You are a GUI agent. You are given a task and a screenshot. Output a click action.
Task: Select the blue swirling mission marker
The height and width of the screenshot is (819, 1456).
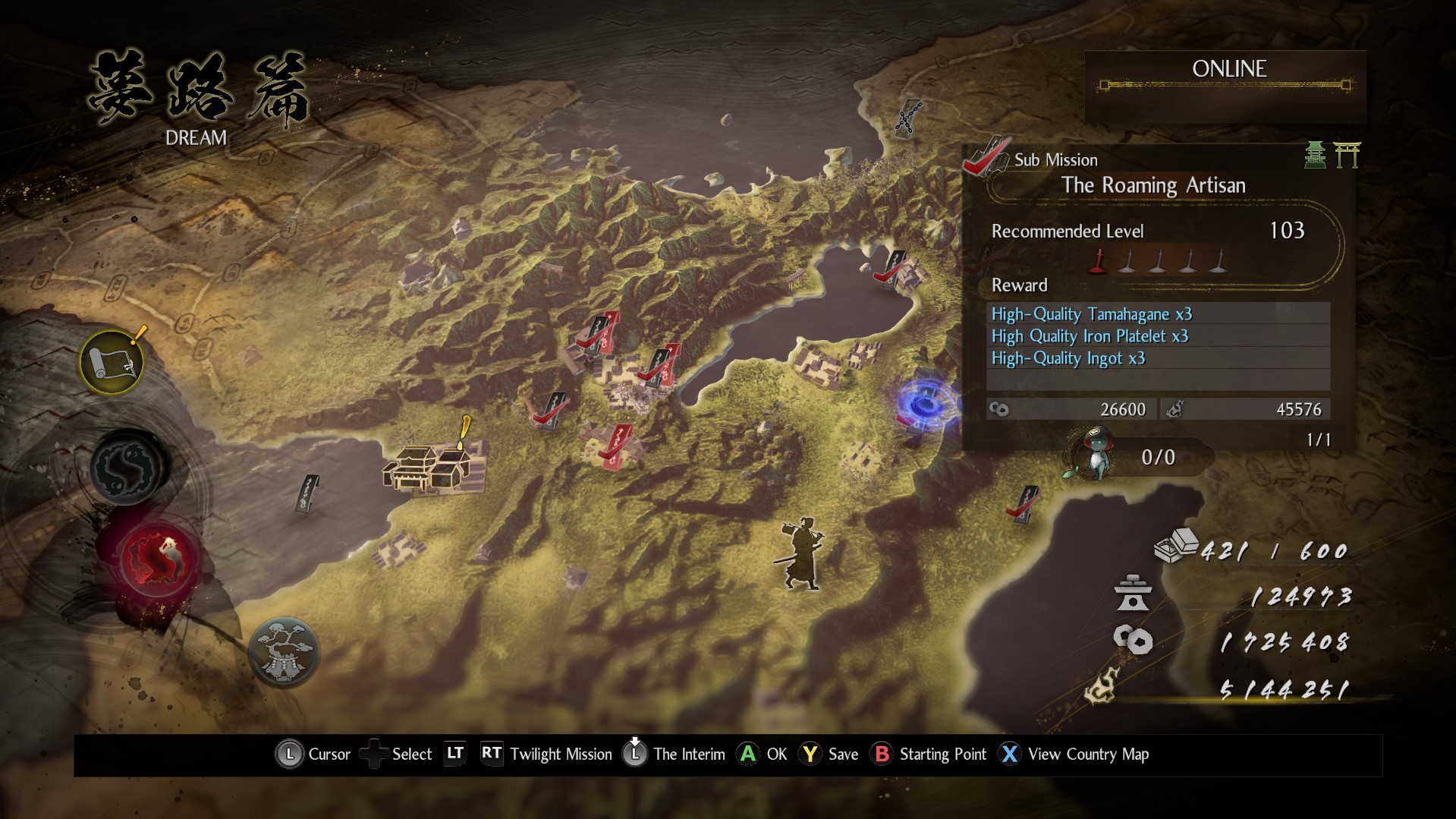point(924,404)
